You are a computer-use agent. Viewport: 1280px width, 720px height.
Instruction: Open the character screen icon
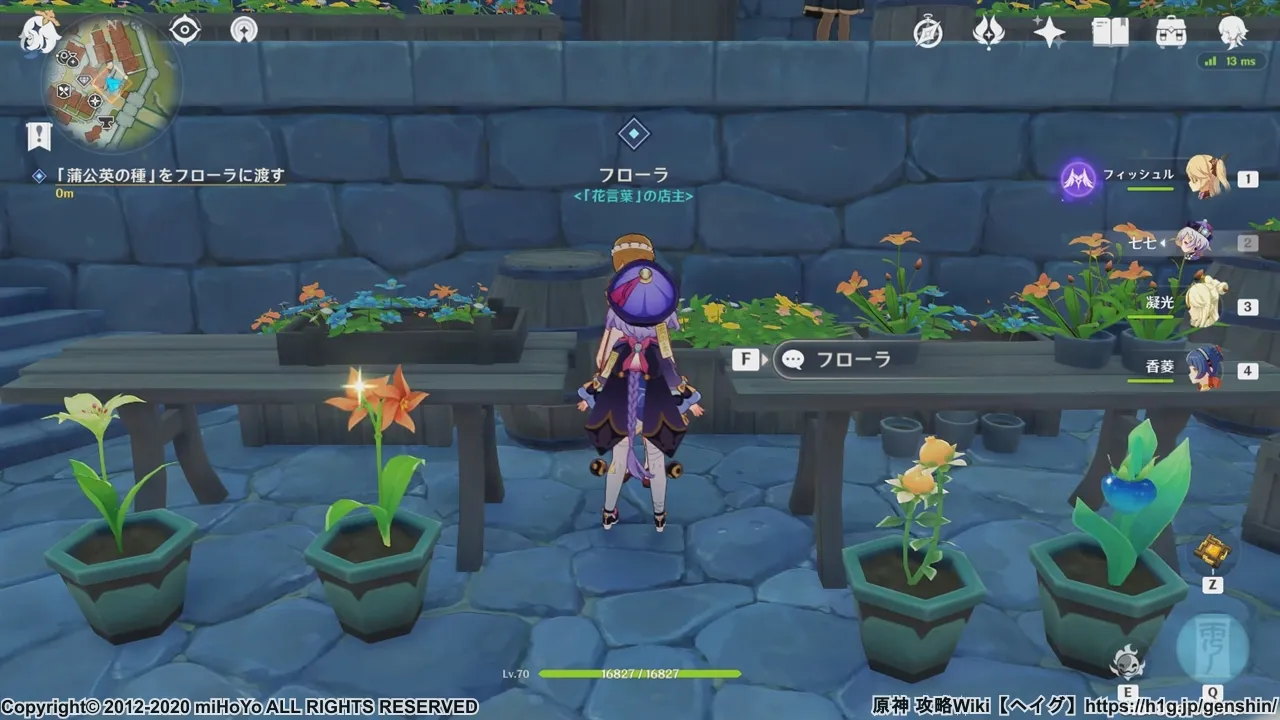pyautogui.click(x=1232, y=33)
